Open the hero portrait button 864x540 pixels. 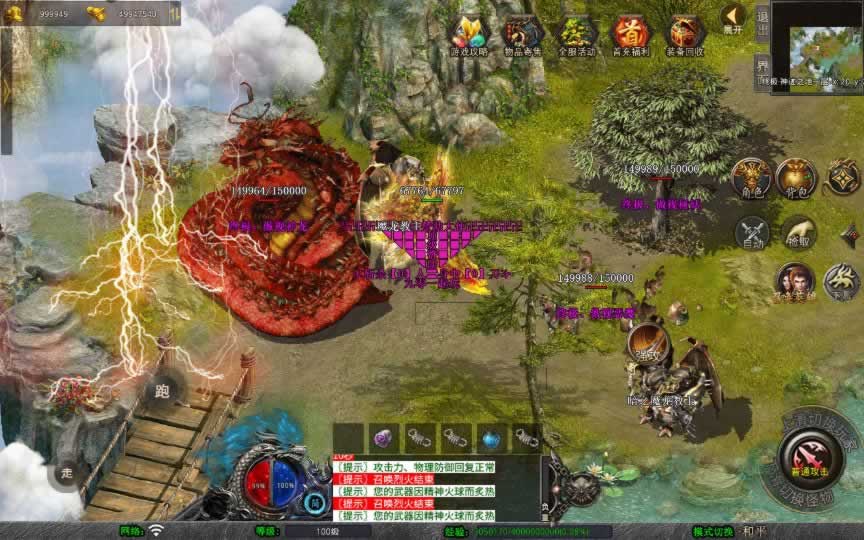click(x=795, y=282)
